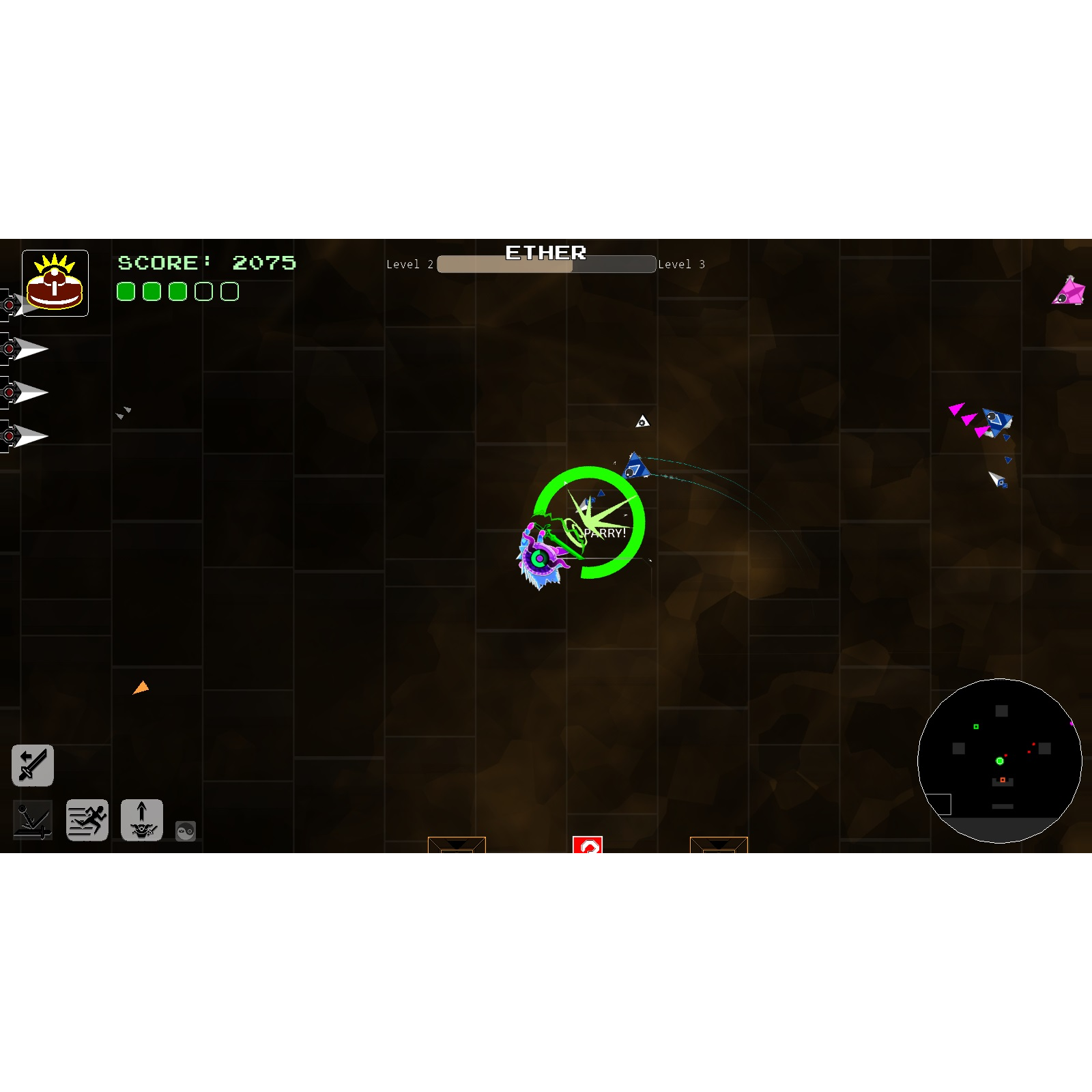The width and height of the screenshot is (1092, 1092).
Task: Open the left orange hatch at screen bottom
Action: point(455,846)
